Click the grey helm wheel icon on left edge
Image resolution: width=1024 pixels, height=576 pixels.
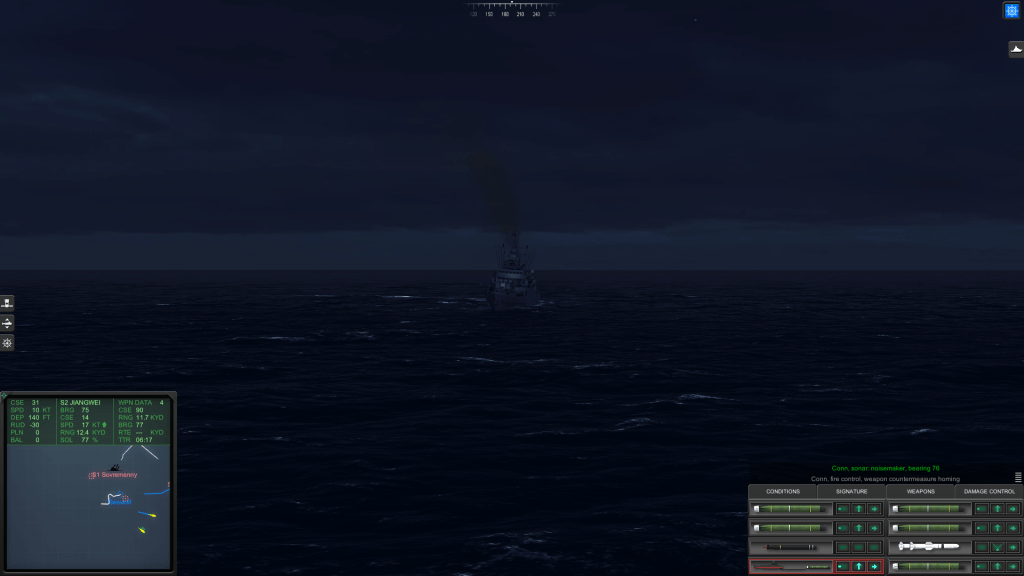click(7, 343)
